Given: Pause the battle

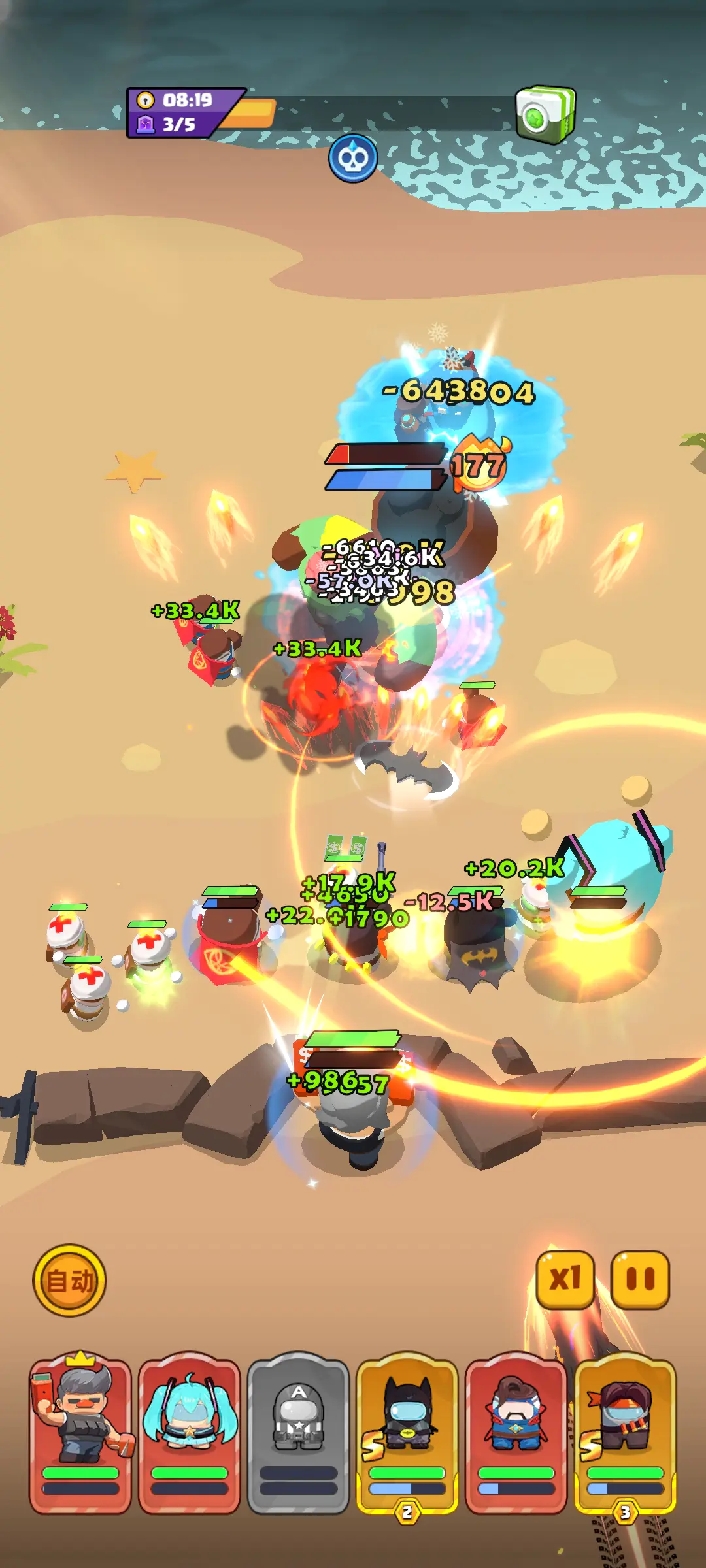Looking at the screenshot, I should click(640, 1279).
